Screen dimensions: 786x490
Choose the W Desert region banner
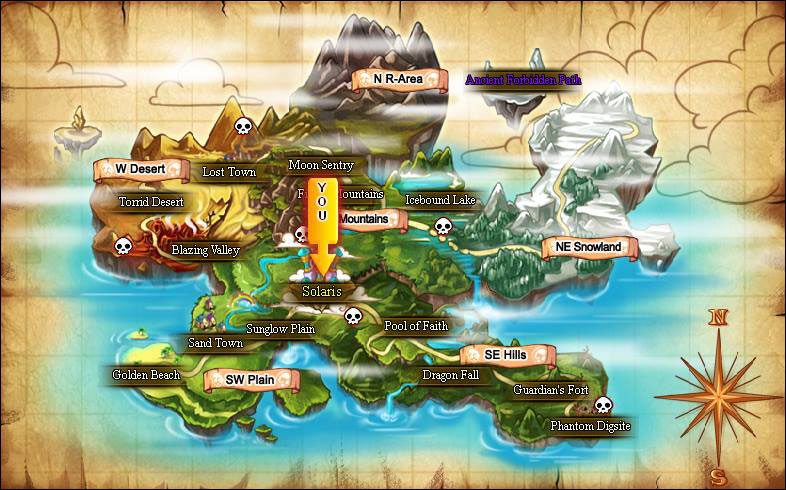pos(141,169)
